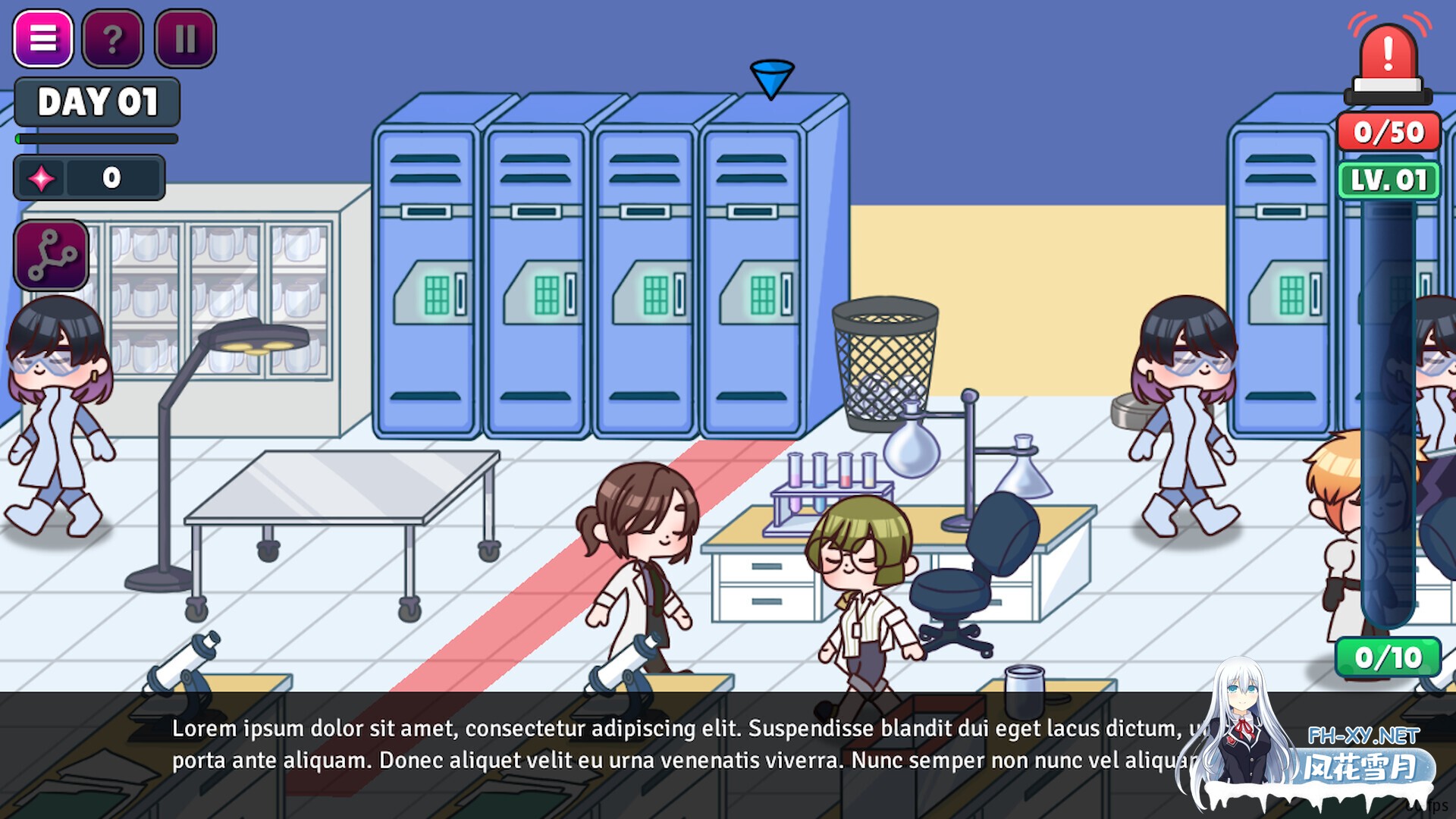Open the hamburger main menu

click(x=43, y=39)
